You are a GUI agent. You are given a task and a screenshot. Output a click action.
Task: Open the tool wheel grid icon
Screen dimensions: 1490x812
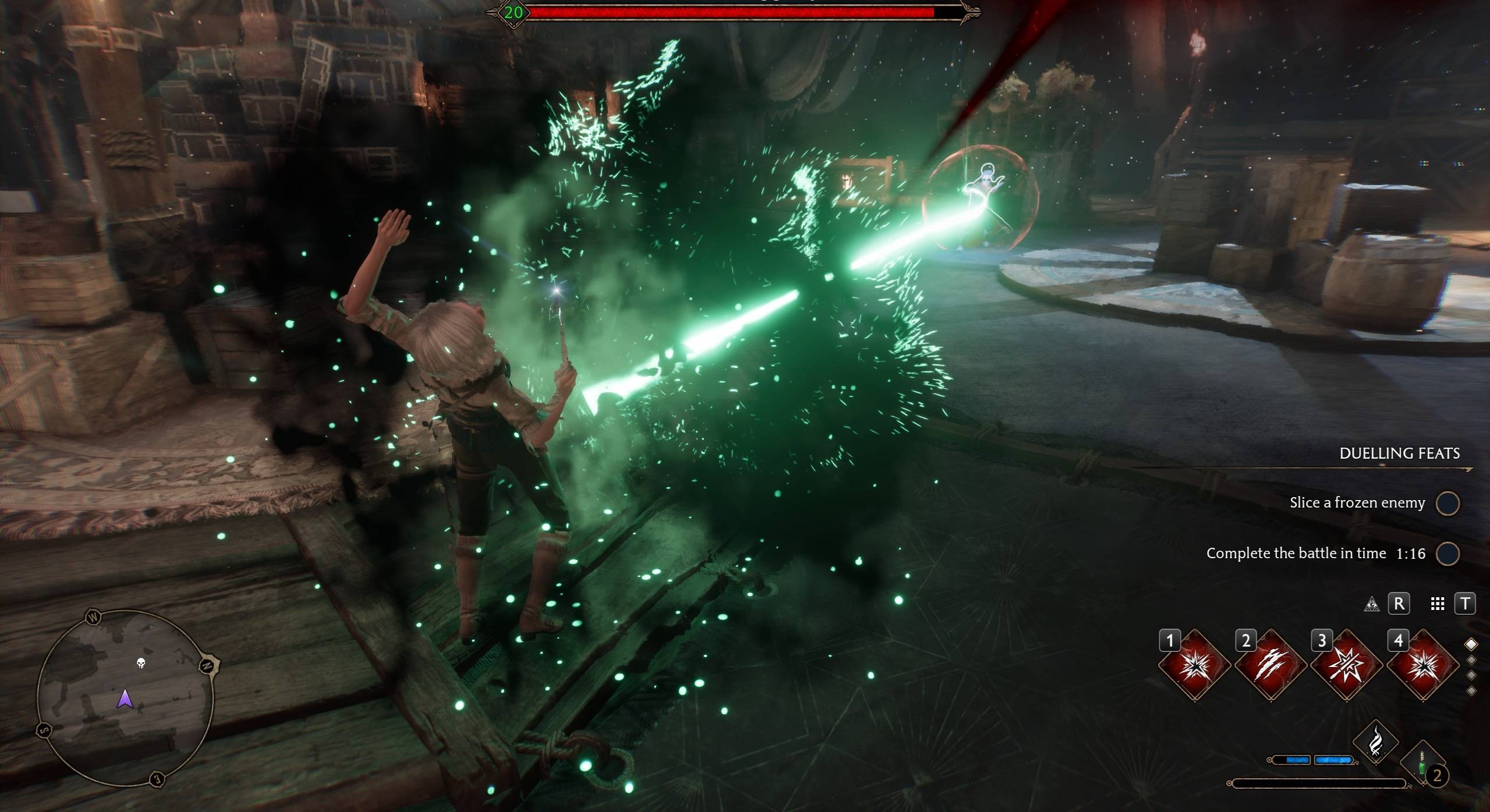click(1438, 604)
